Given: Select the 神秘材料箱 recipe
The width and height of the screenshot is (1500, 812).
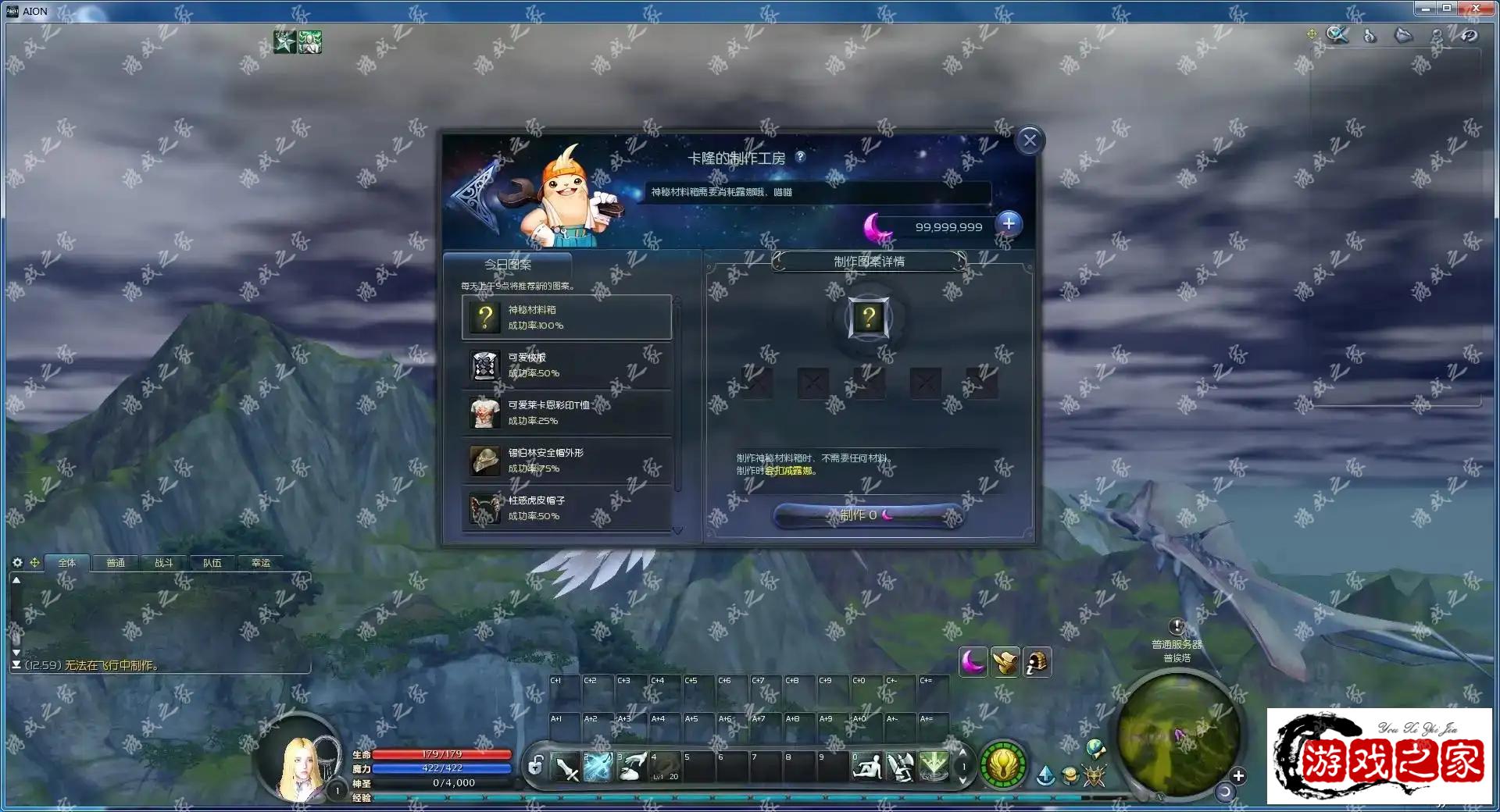Looking at the screenshot, I should click(x=566, y=317).
